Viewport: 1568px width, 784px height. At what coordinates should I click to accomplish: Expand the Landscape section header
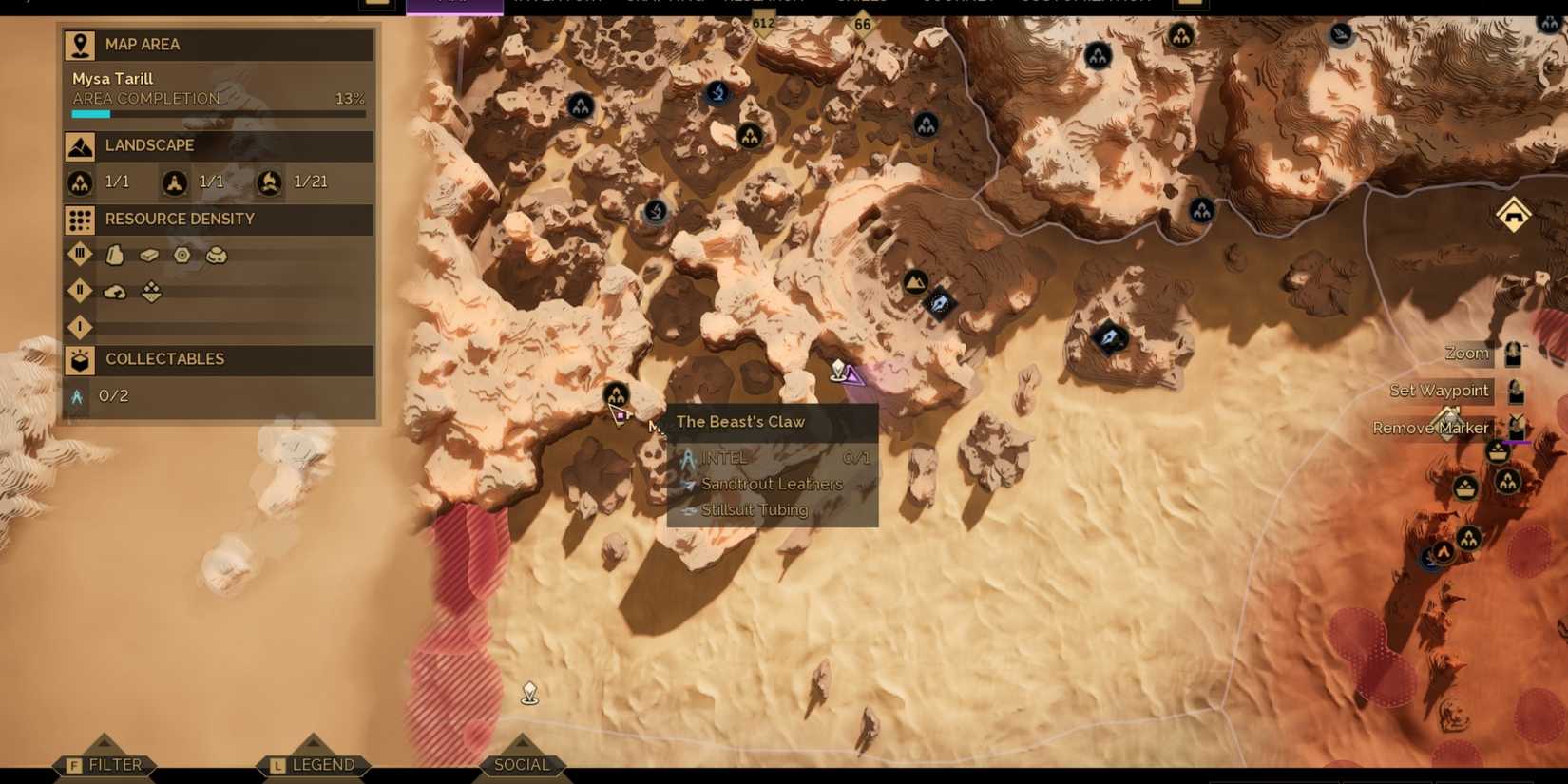219,145
